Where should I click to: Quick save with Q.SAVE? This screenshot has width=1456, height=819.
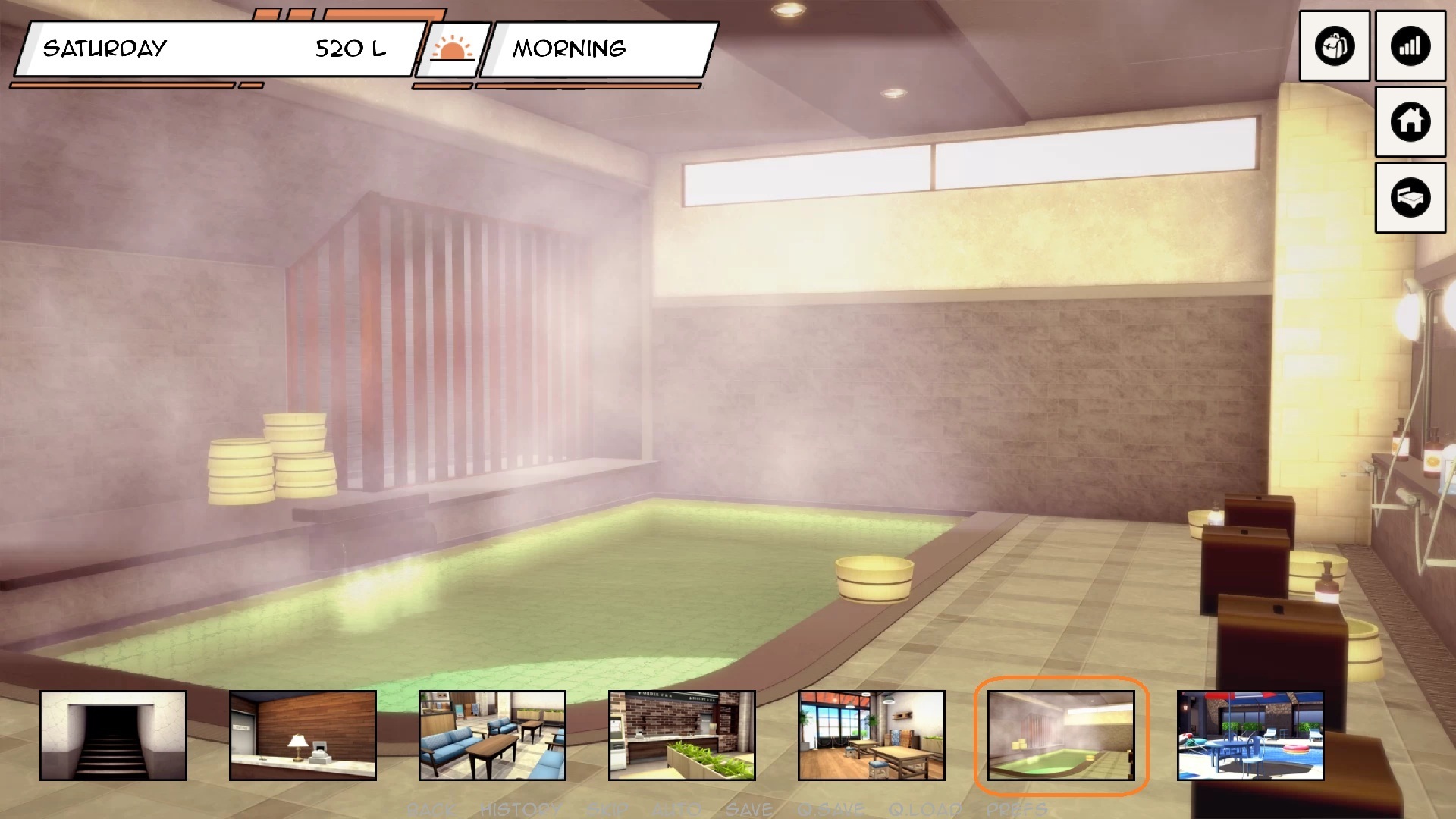830,810
